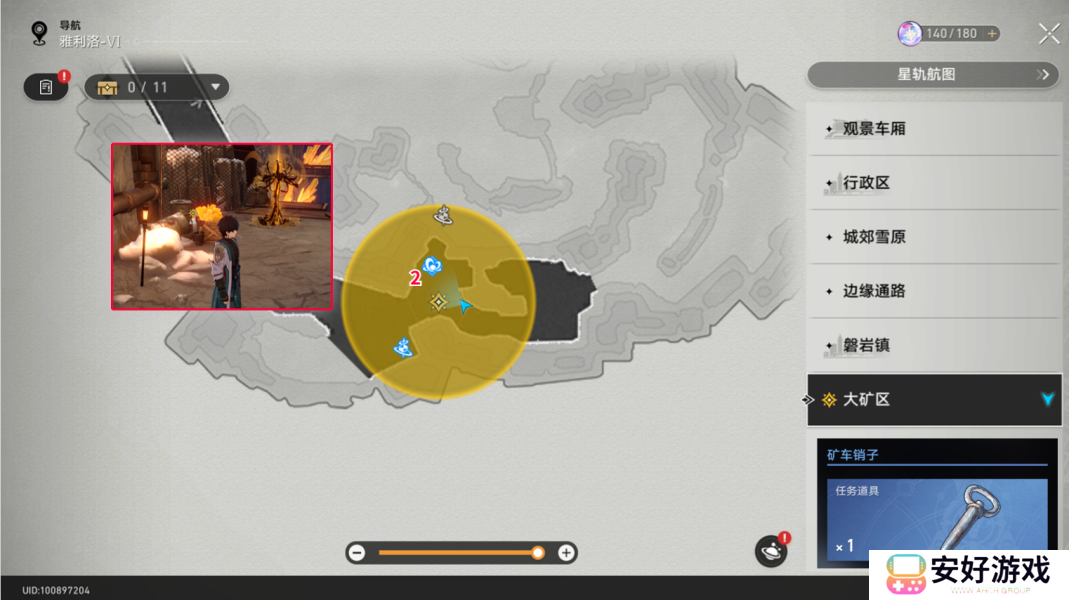Click the white teleport marker above the circle
Image resolution: width=1069 pixels, height=600 pixels.
444,213
